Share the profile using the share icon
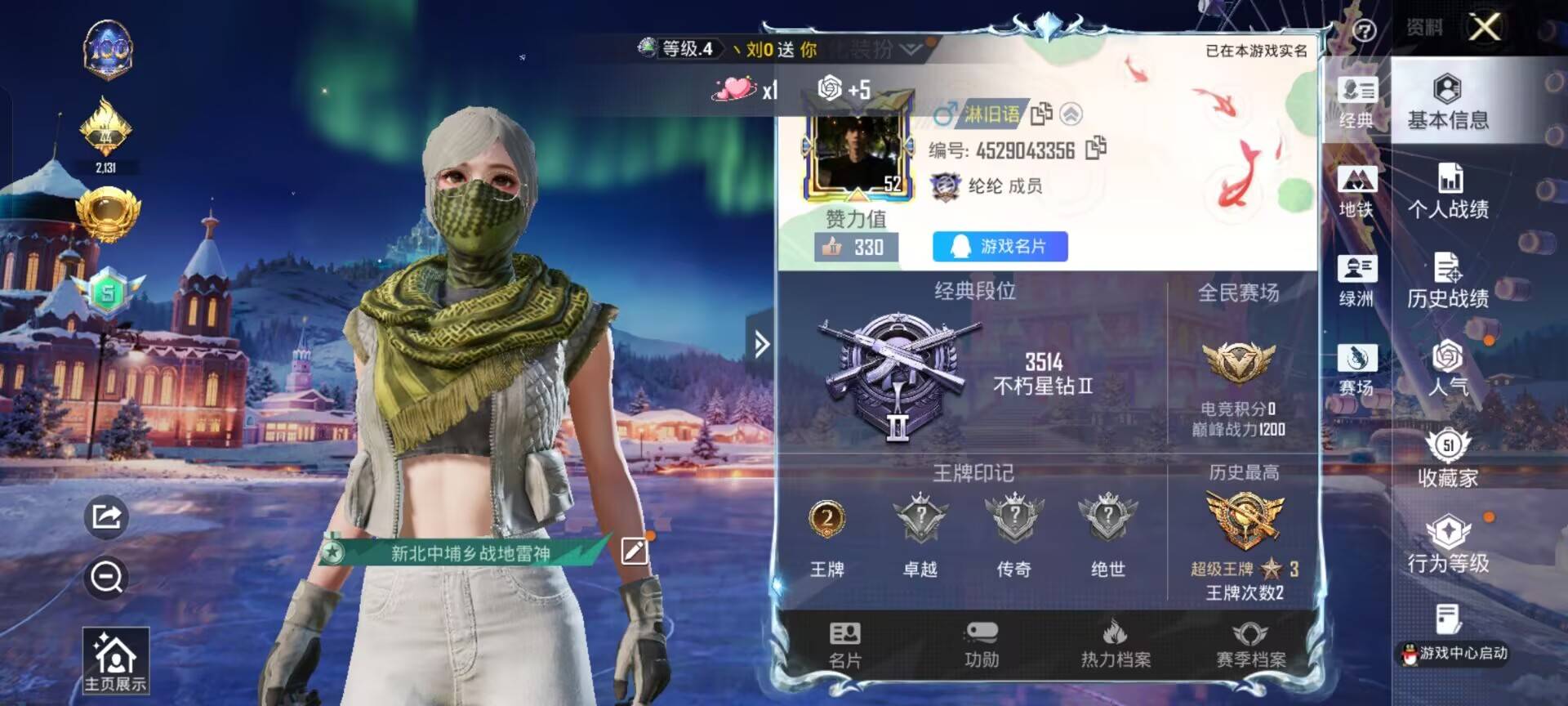 coord(106,516)
